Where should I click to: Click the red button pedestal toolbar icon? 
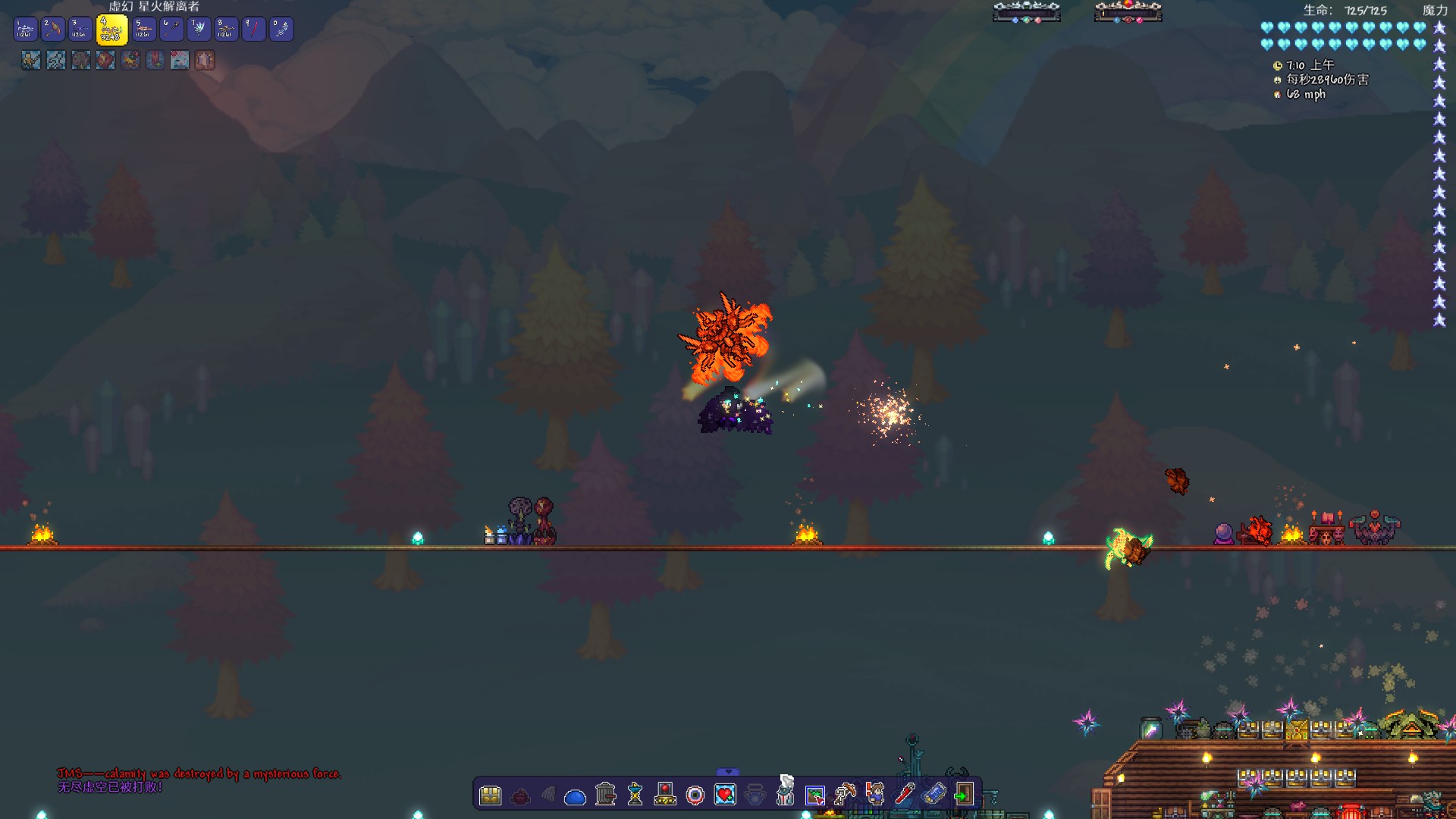(x=665, y=794)
